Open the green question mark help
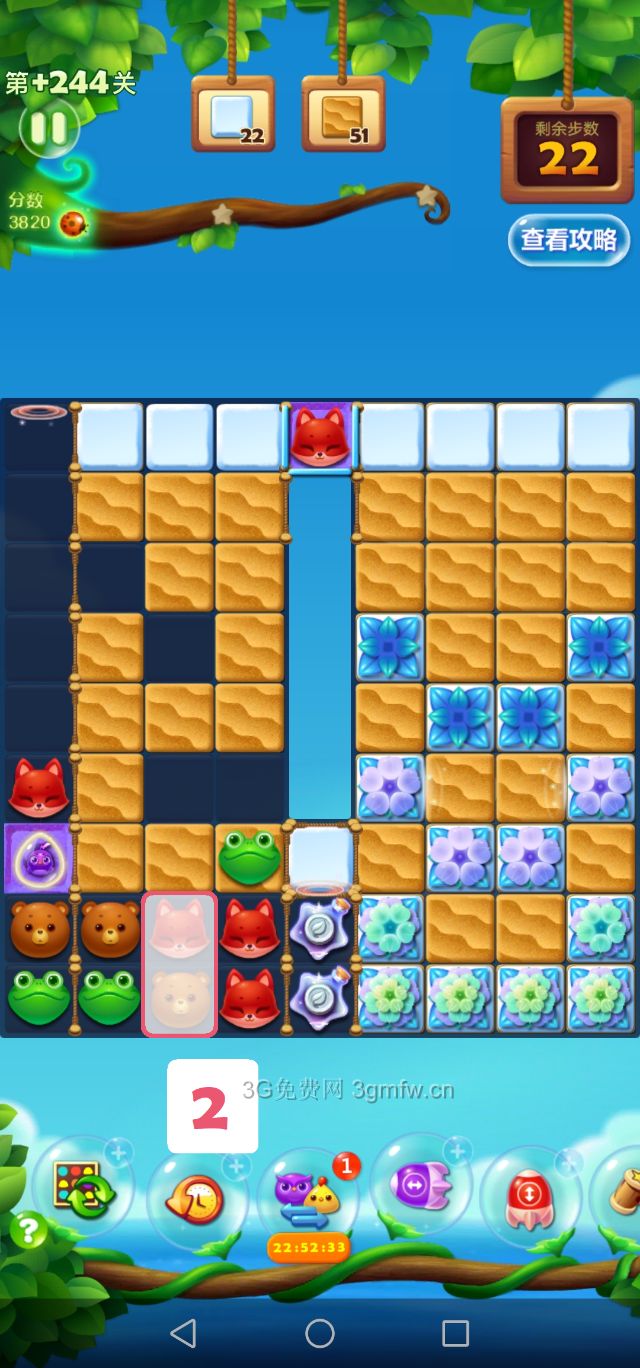 pos(29,1230)
